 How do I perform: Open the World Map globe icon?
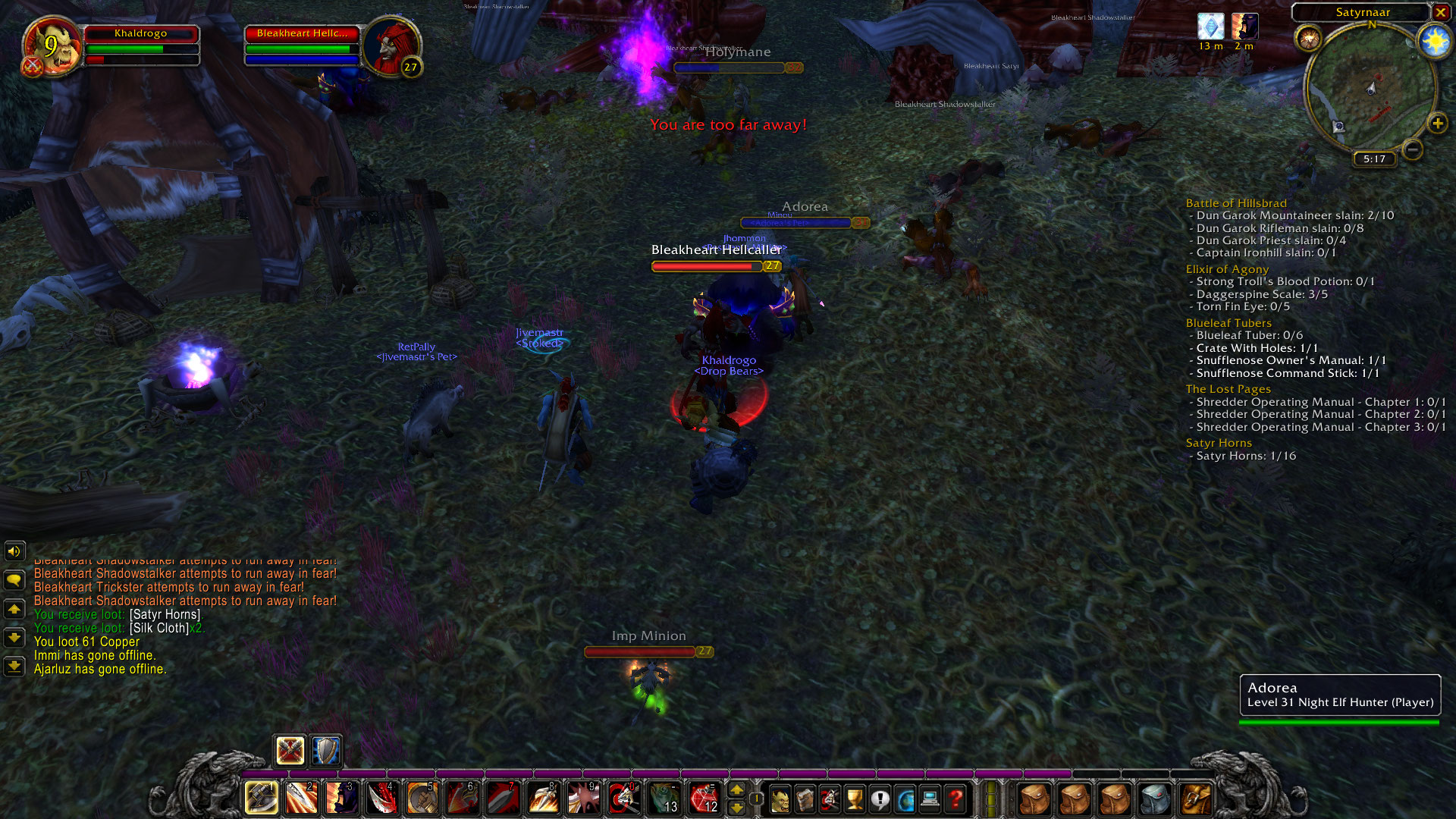coord(905,798)
